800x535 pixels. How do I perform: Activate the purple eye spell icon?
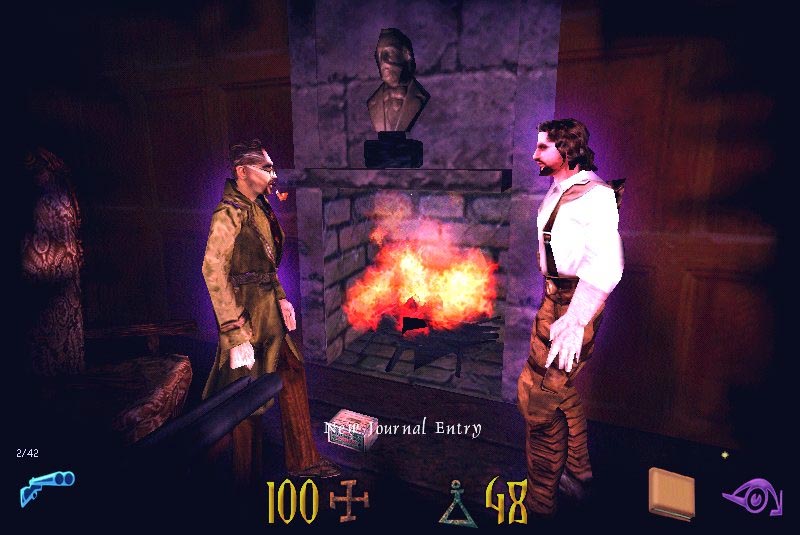(750, 495)
